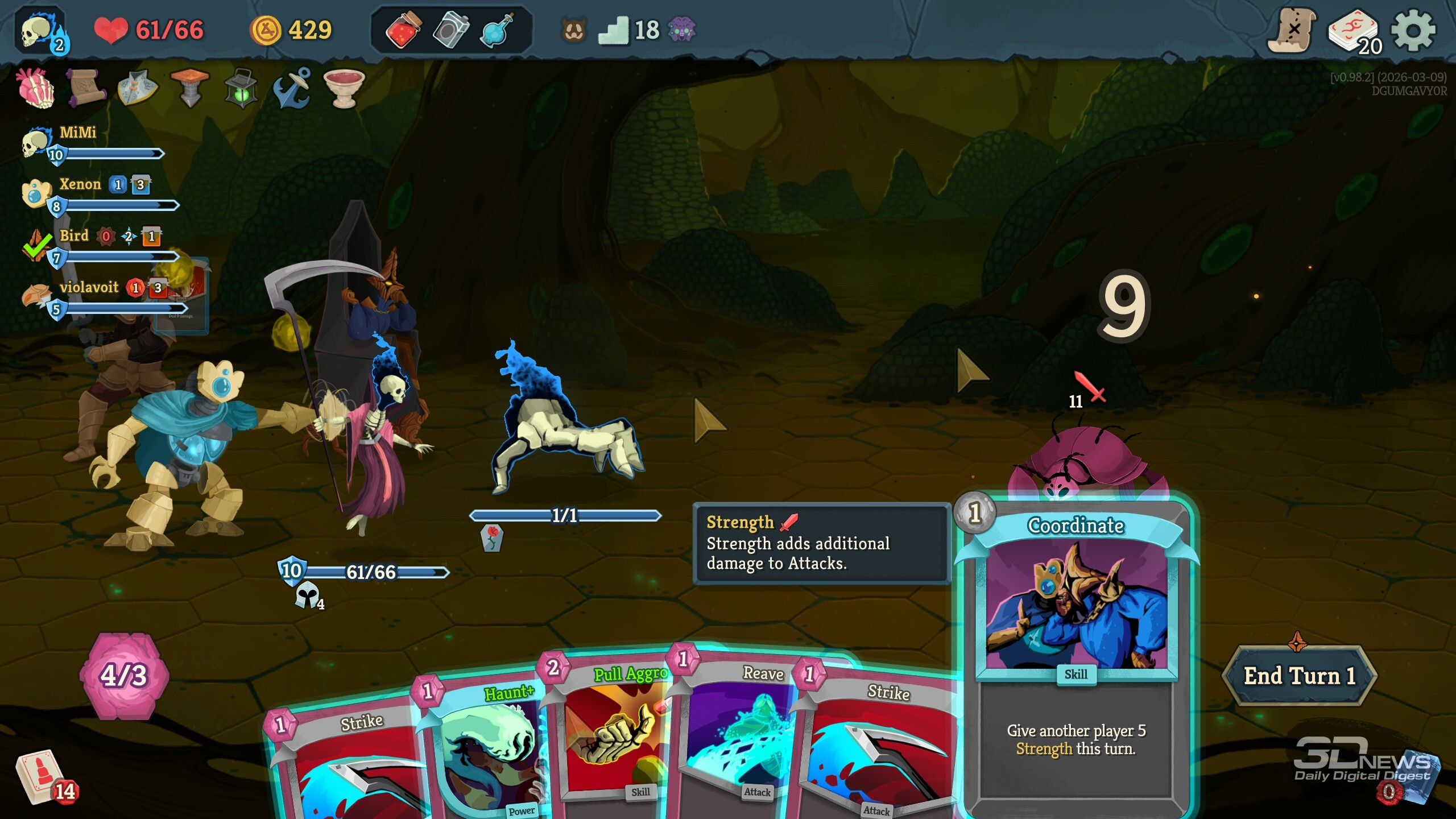Image resolution: width=1456 pixels, height=819 pixels.
Task: Open the map scroll
Action: pyautogui.click(x=1292, y=31)
